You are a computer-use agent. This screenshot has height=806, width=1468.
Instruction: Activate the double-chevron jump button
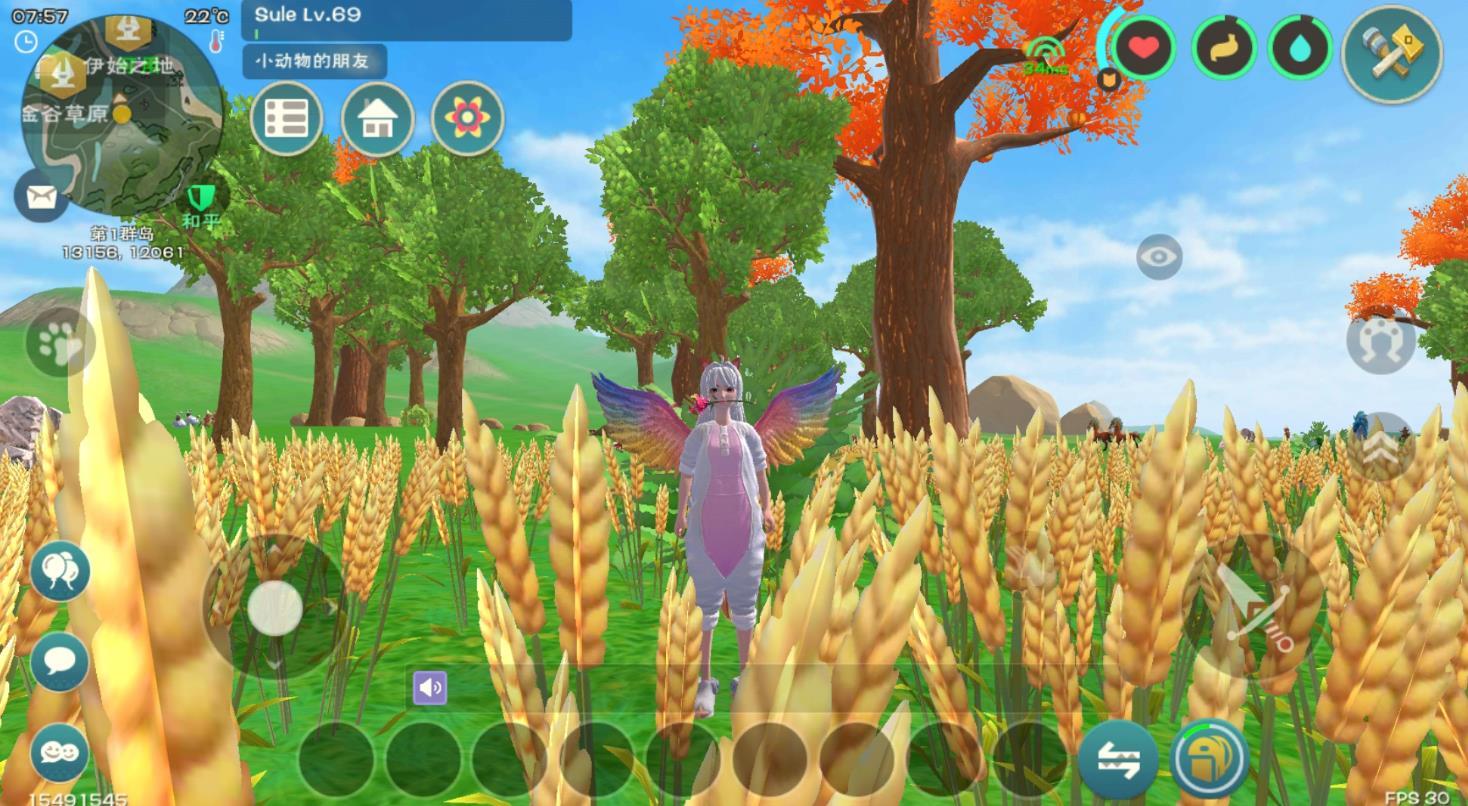point(1380,446)
